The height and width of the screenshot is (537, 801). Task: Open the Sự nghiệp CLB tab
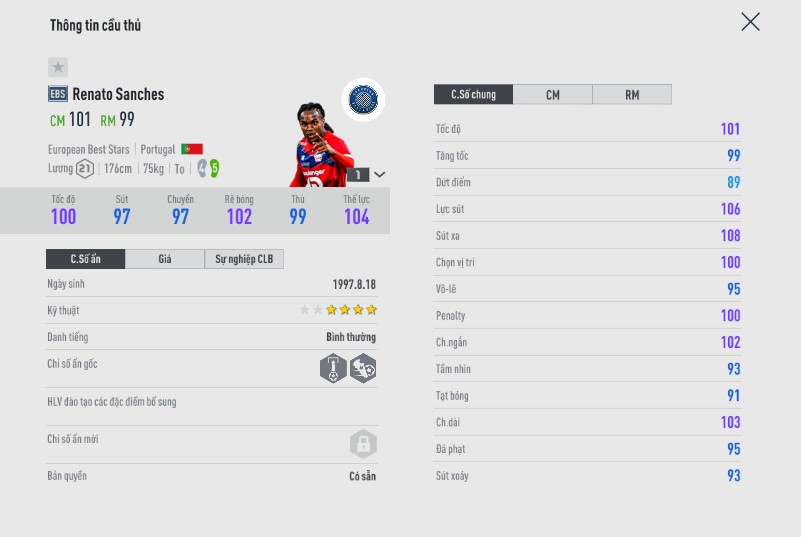coord(244,260)
